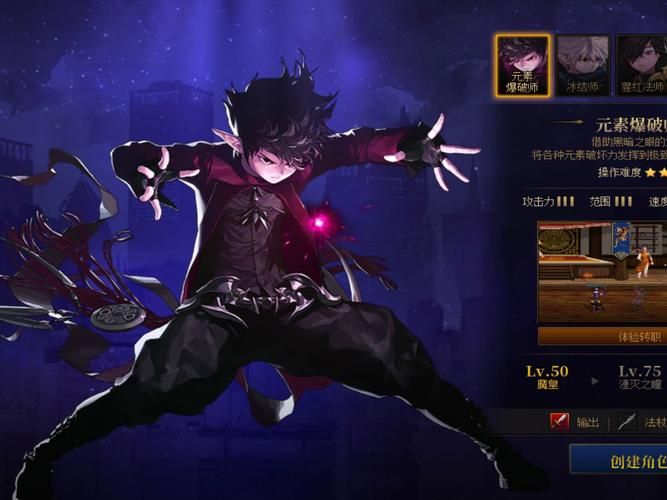Click the 体验转职 button
This screenshot has width=667, height=500.
(602, 336)
